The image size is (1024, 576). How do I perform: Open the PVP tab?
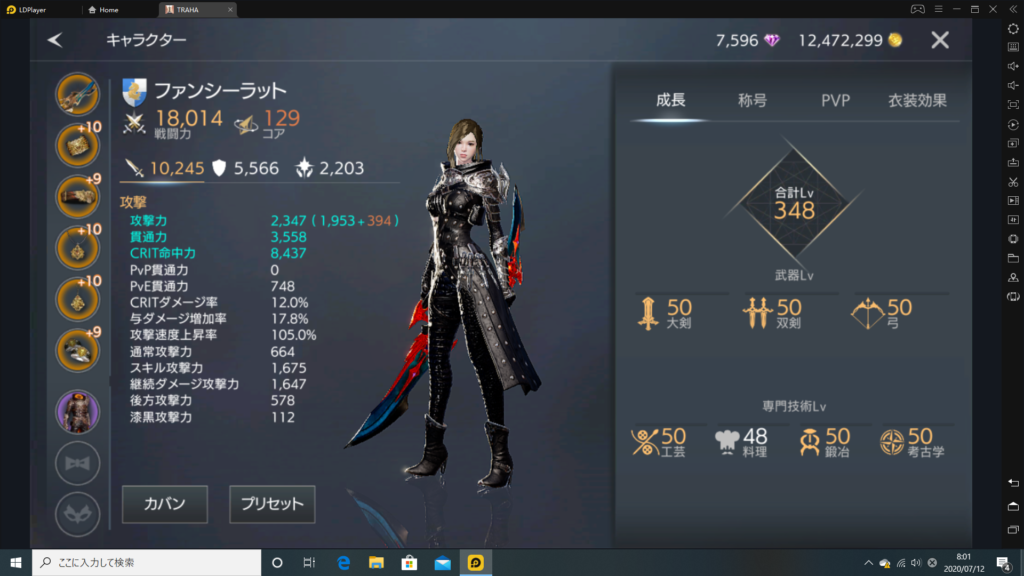tap(835, 100)
